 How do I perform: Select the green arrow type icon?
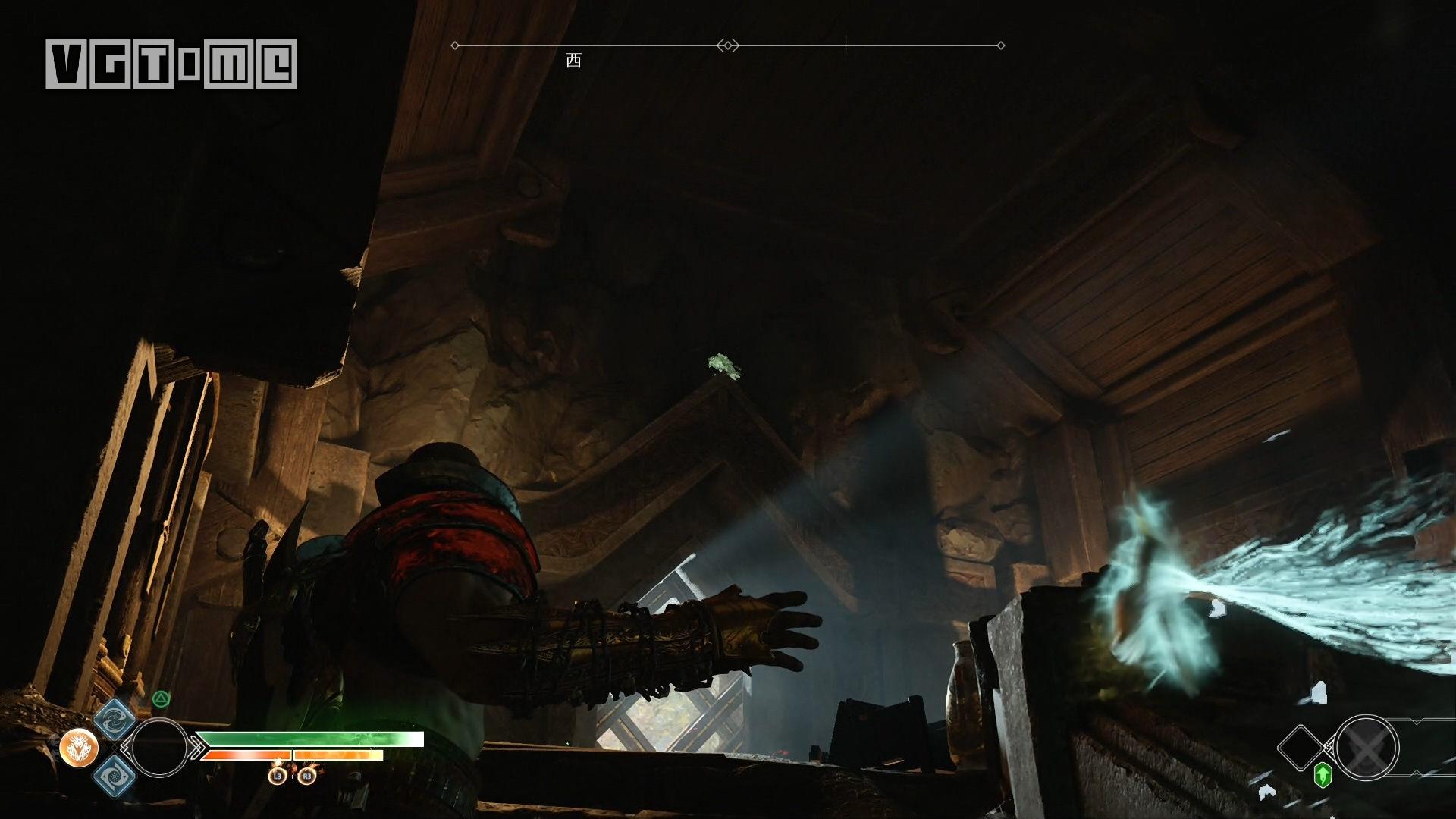pyautogui.click(x=1323, y=775)
